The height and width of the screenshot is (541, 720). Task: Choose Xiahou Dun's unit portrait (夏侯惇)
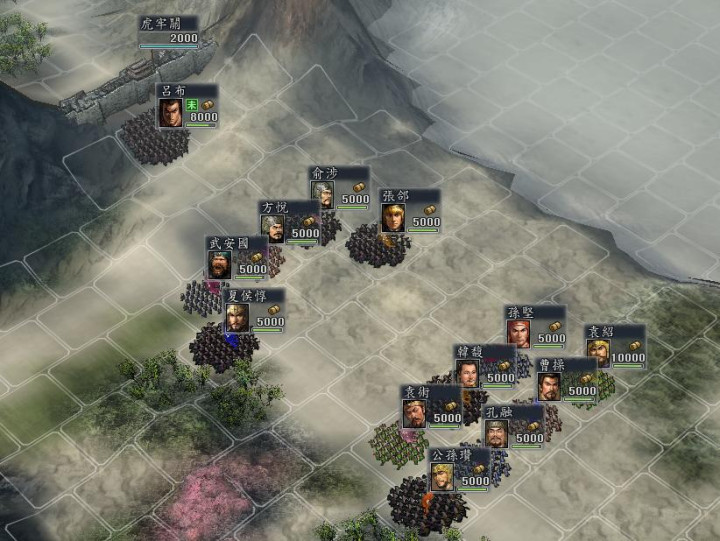tap(237, 318)
